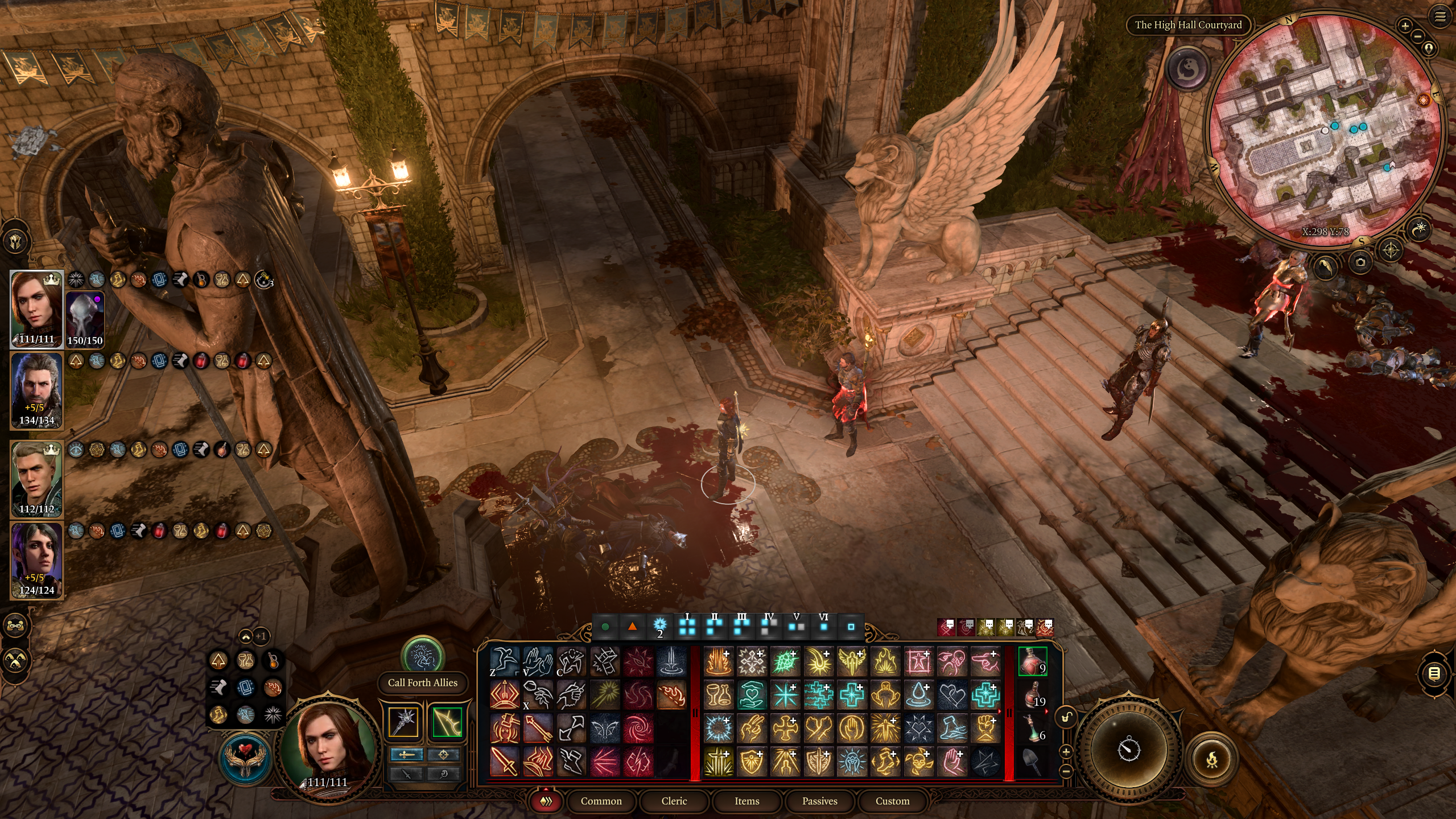
Task: Select the Custom hotbar tab
Action: coord(892,801)
